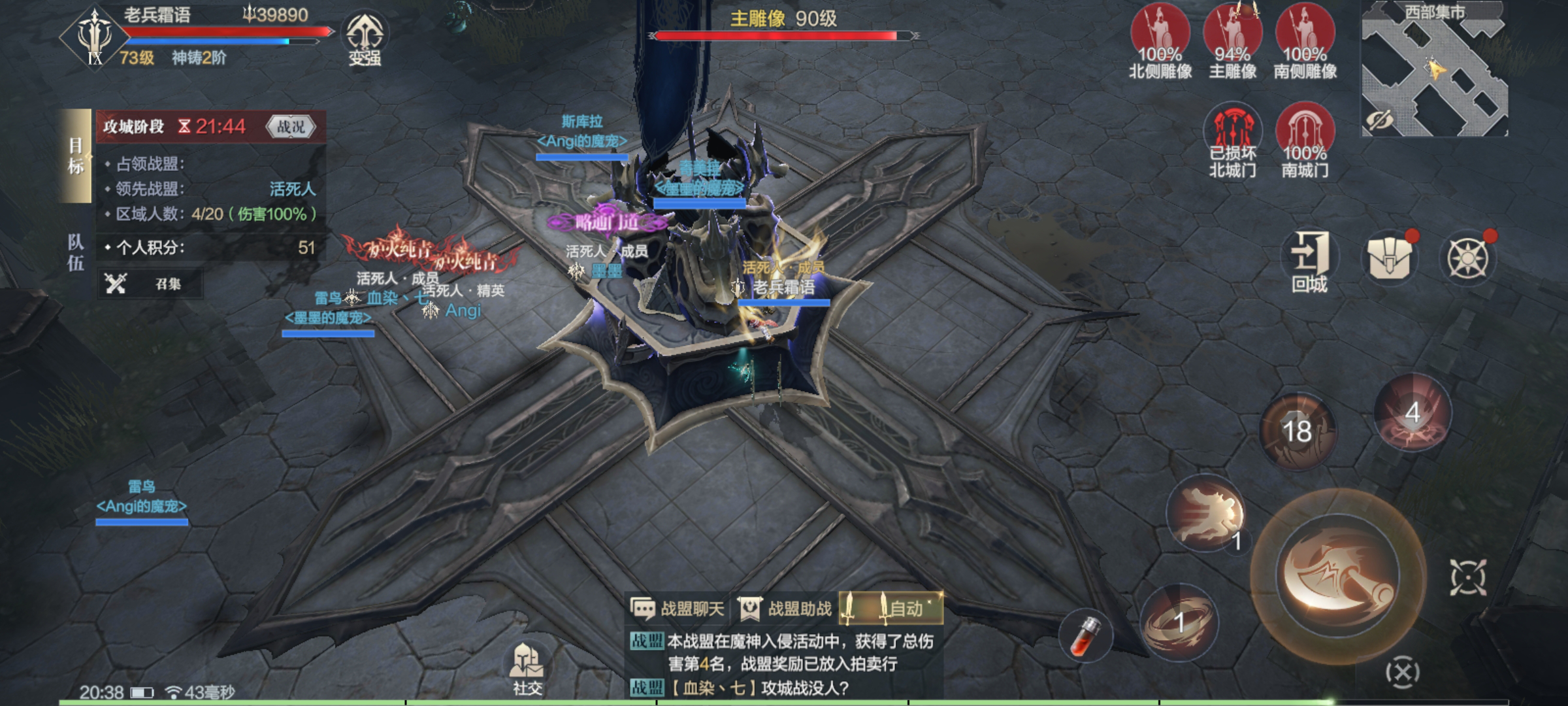Open the 变强 power-up menu

[365, 38]
